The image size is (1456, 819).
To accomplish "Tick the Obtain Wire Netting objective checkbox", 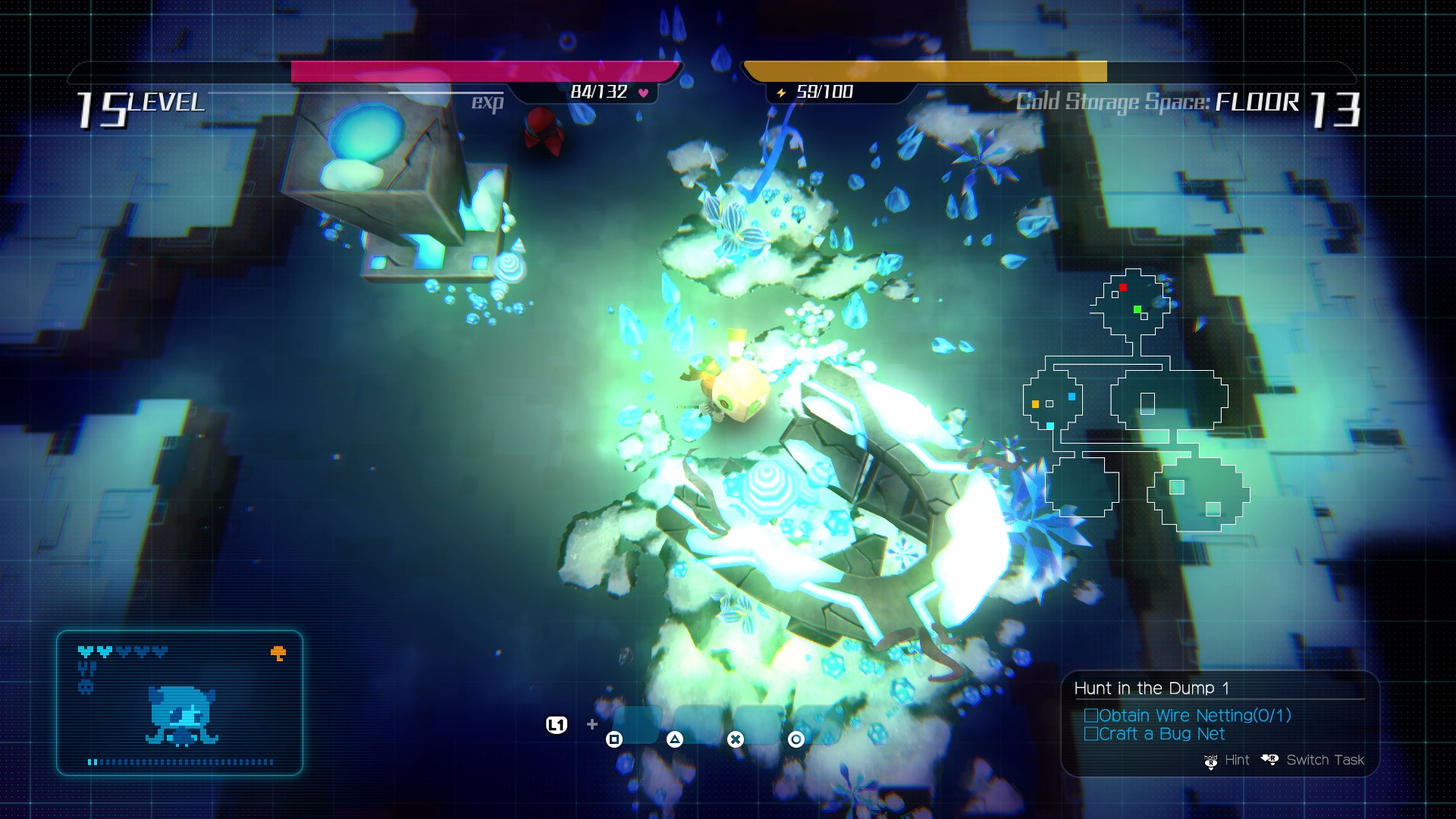I will [1091, 715].
